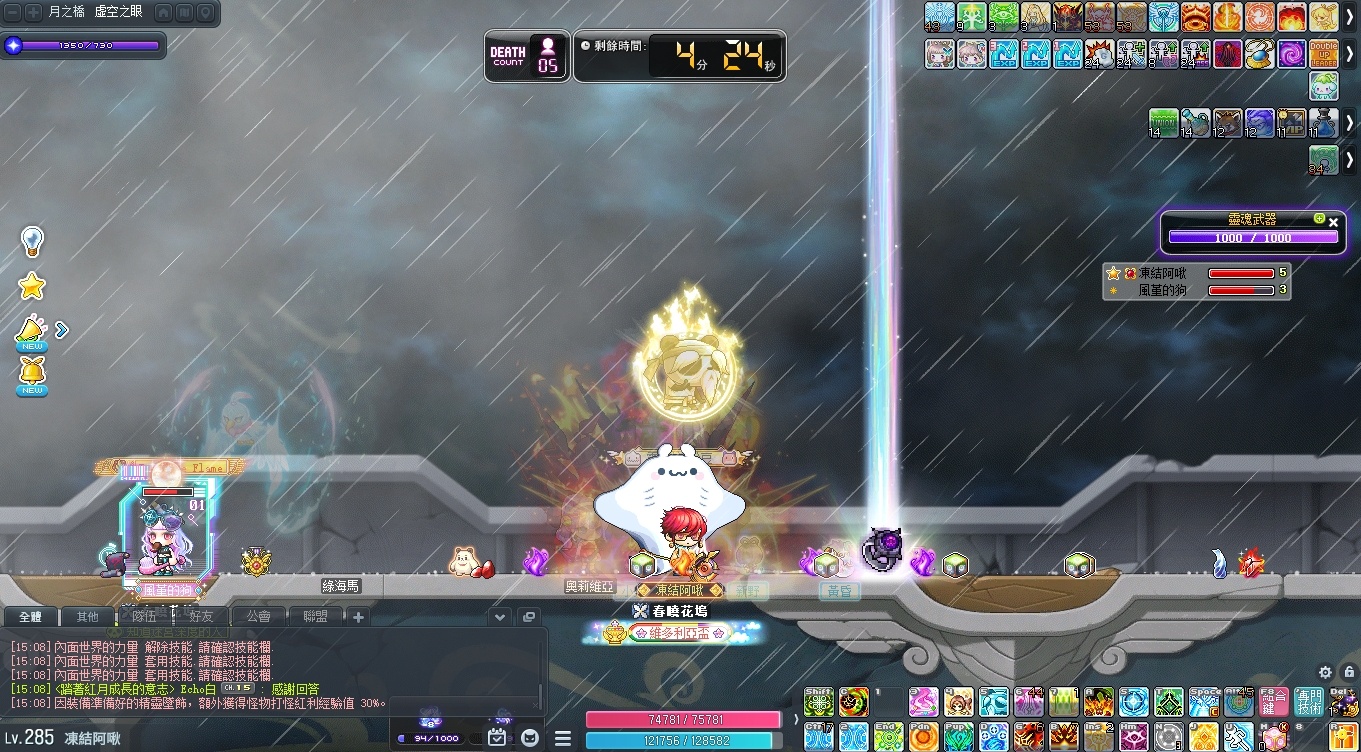Switch to the 聯盟 alliance chat tab
Screen dimensions: 1361x752
click(x=316, y=617)
